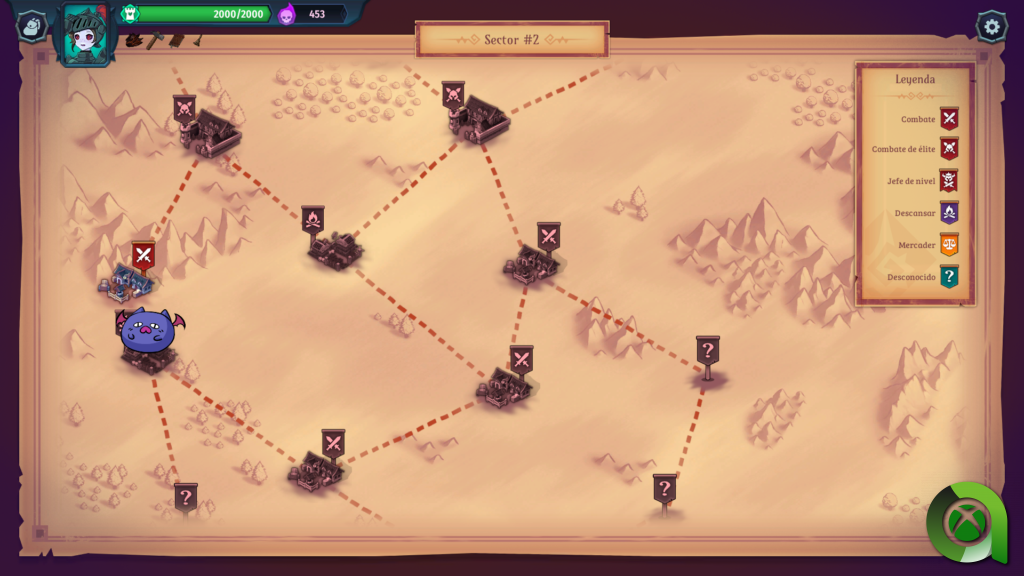Open the bag icon menu

[32, 27]
